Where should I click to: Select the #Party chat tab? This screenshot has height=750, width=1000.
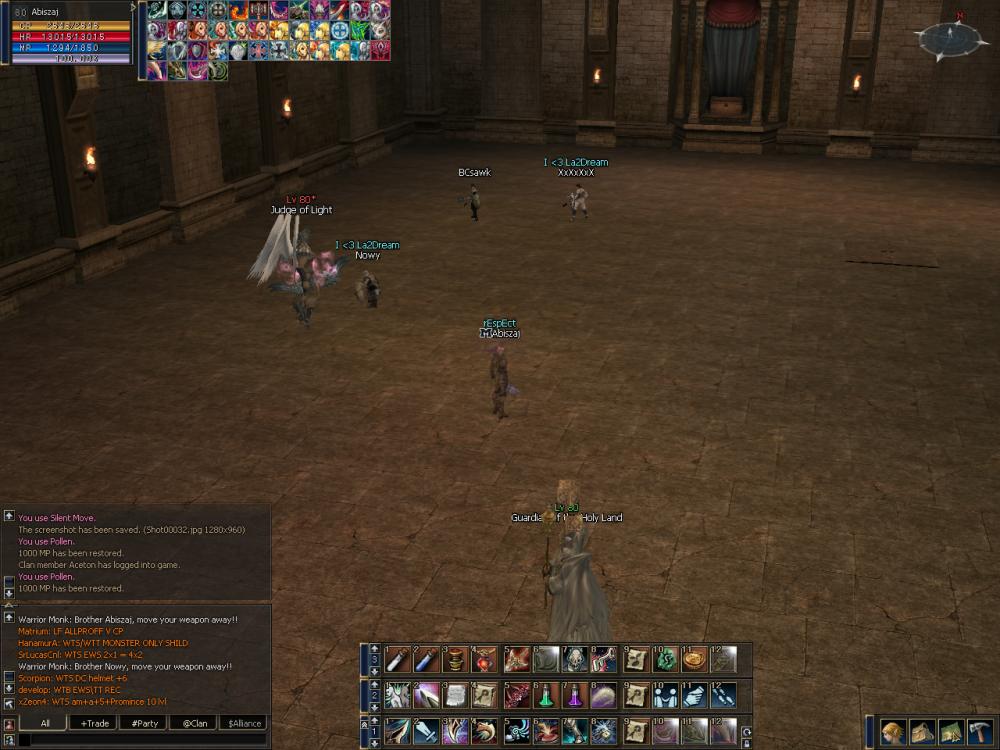pyautogui.click(x=144, y=723)
